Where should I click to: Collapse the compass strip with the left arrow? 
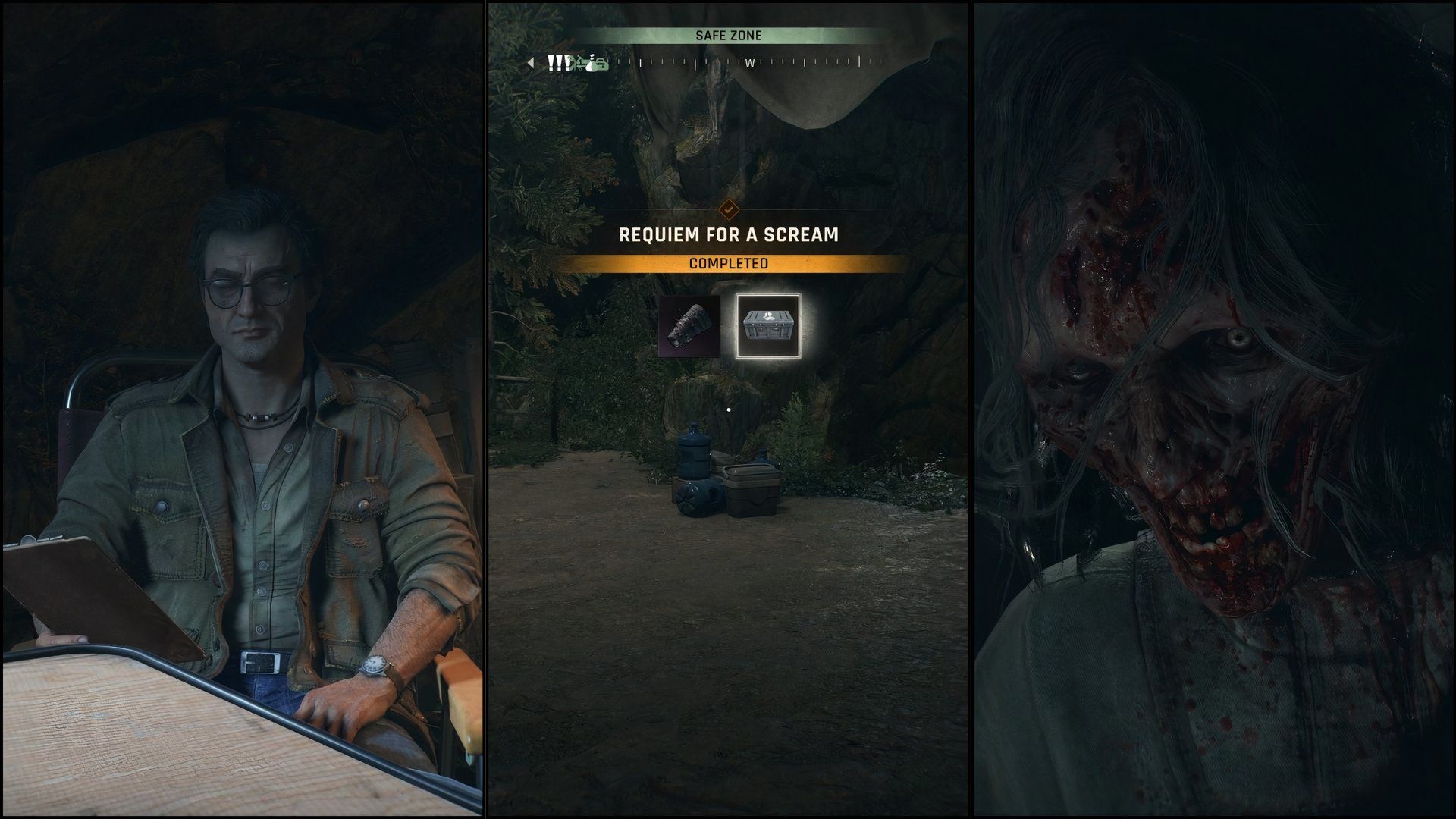coord(532,62)
